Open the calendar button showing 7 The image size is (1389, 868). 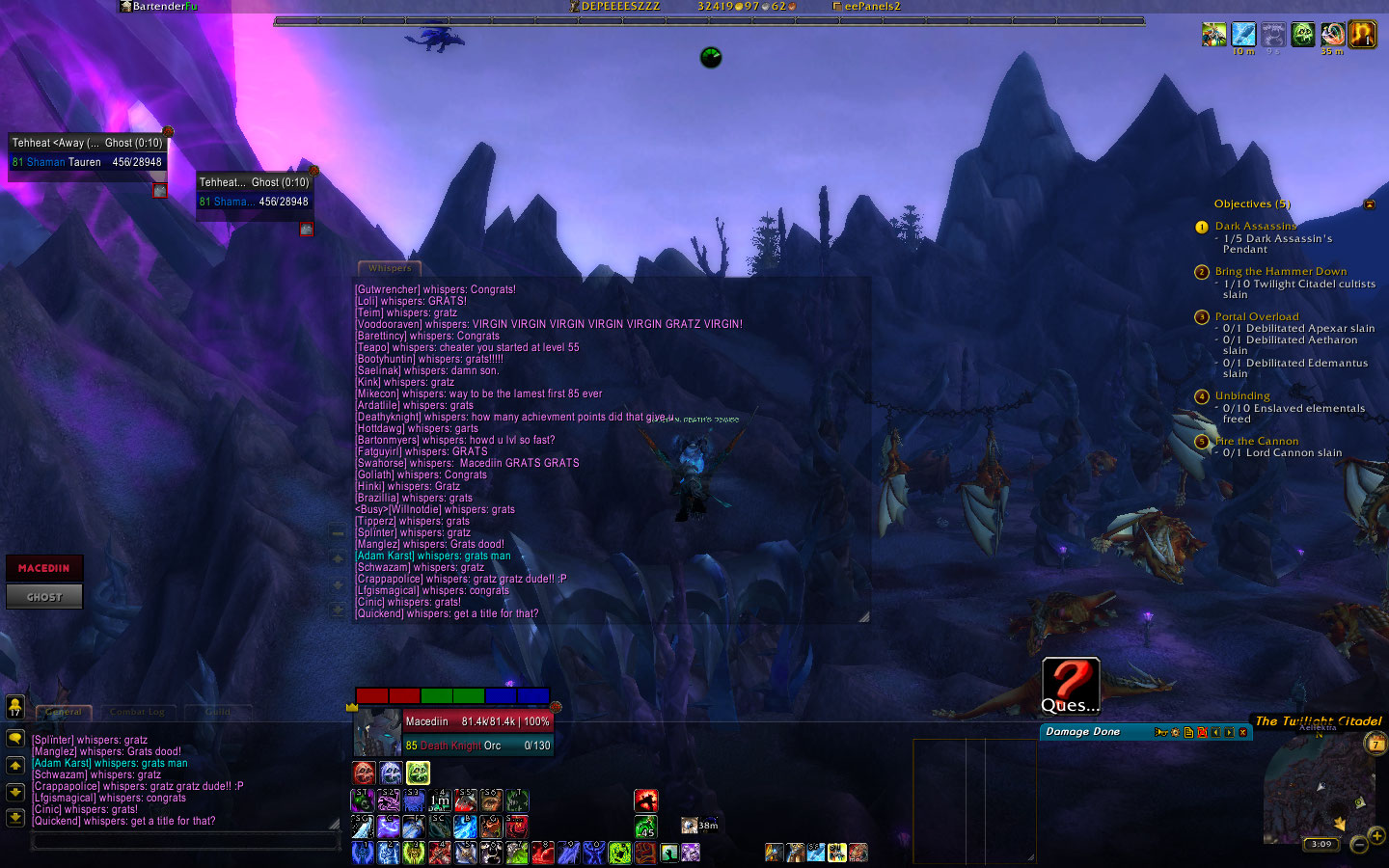pyautogui.click(x=1376, y=743)
